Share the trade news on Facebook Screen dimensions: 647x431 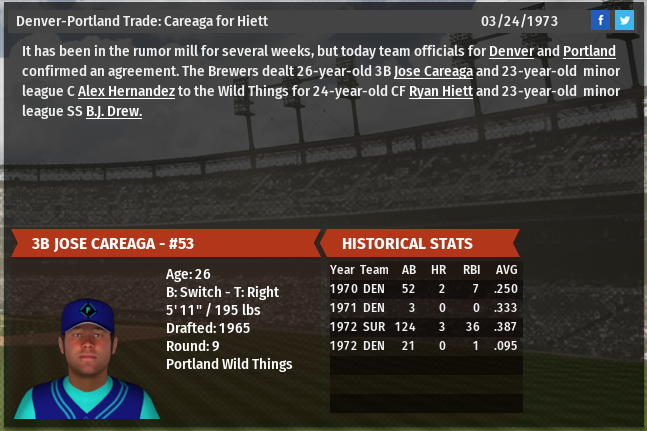point(600,20)
